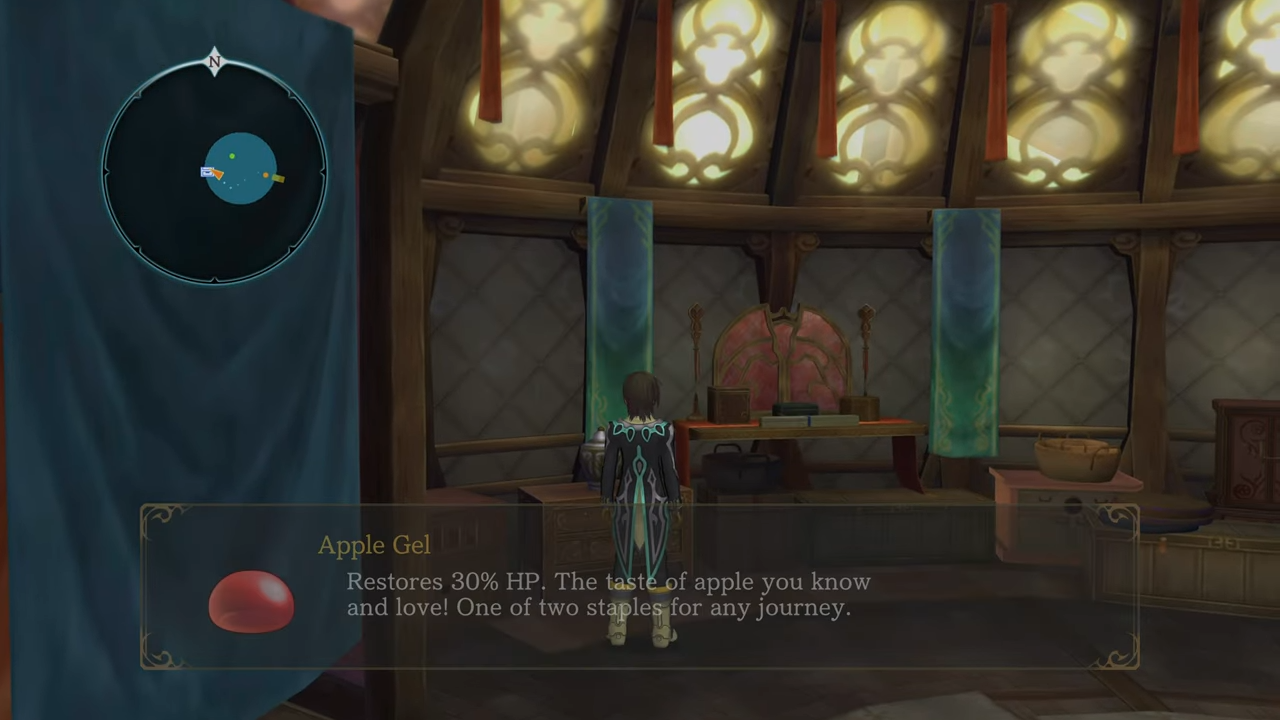Screen dimensions: 1280x720
Task: Select the red Apple Gel item icon
Action: 251,601
